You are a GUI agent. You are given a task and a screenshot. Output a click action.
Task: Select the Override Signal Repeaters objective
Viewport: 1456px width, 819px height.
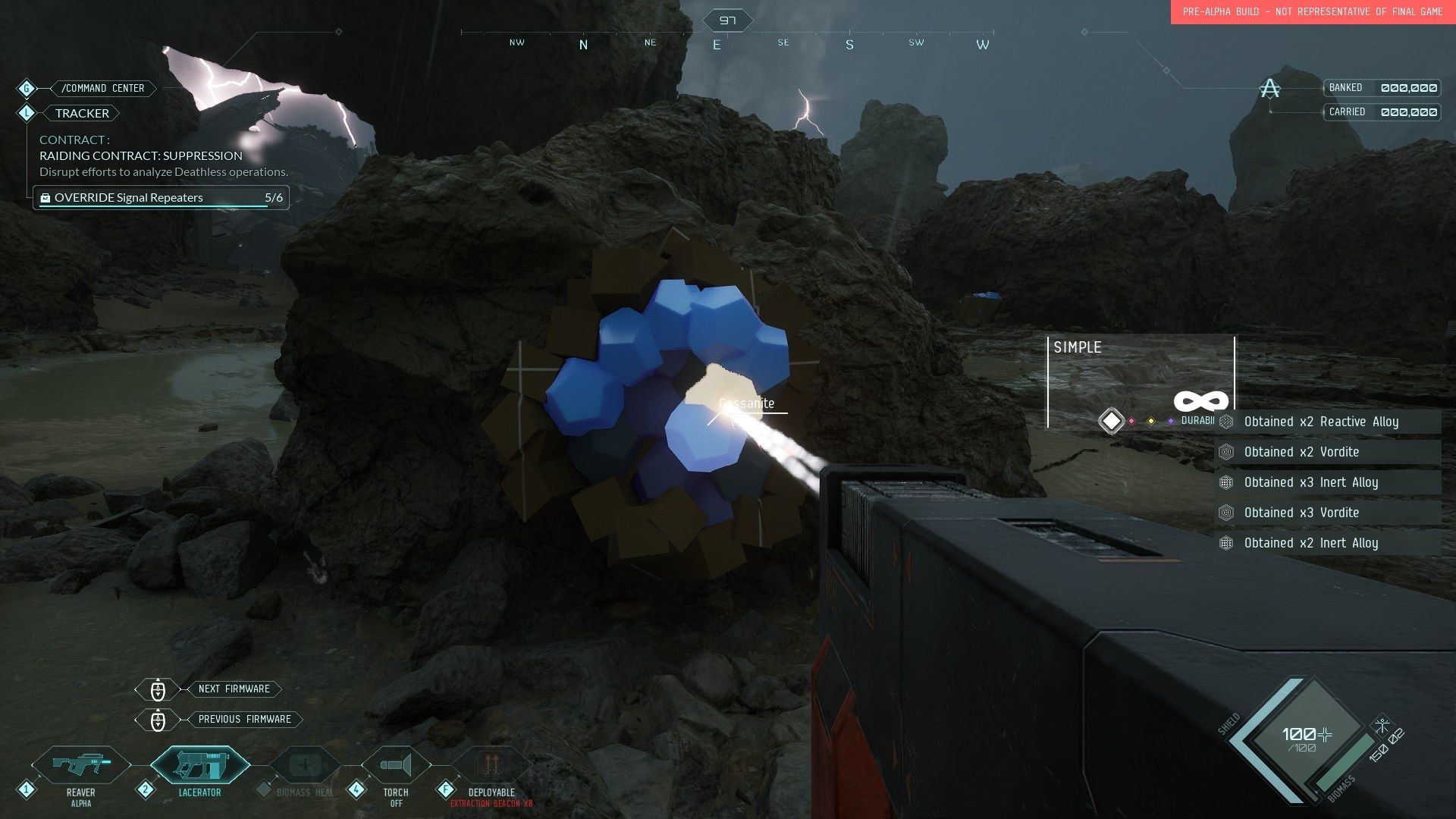161,198
